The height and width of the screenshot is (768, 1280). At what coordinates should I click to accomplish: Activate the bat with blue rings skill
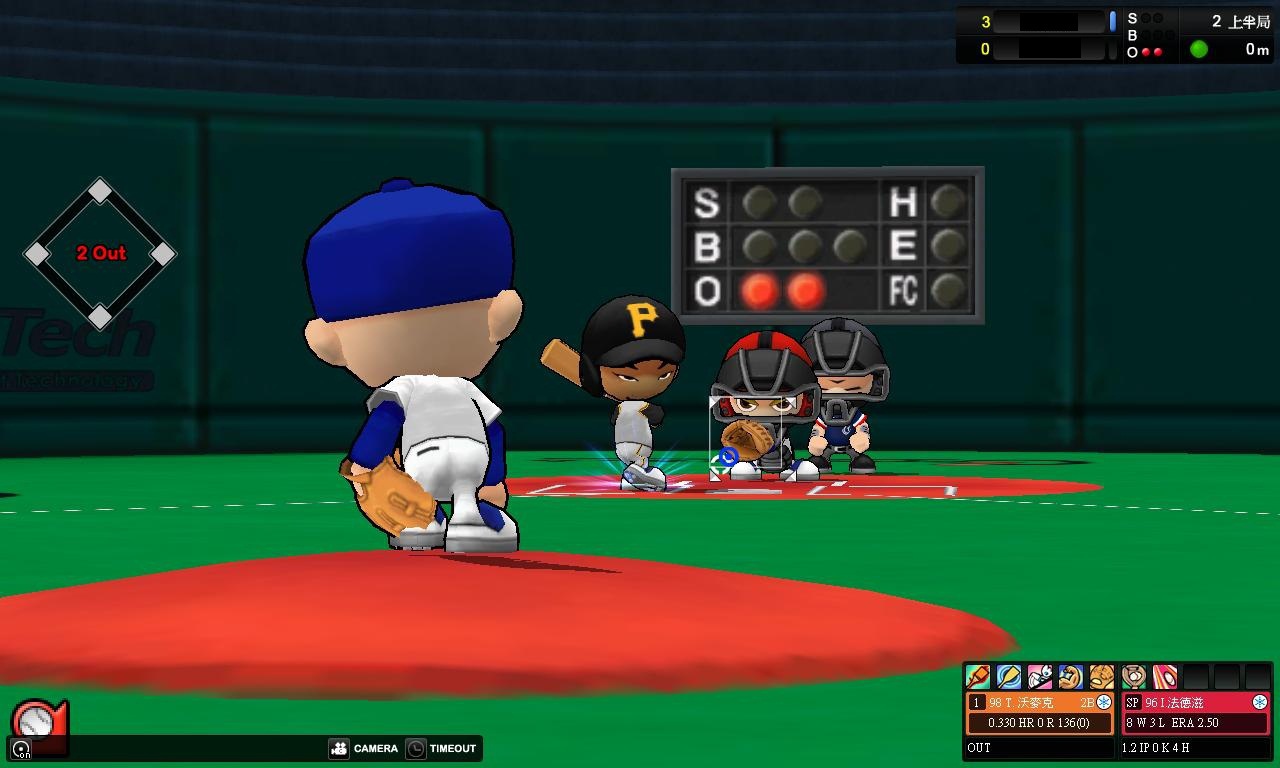tap(1009, 677)
